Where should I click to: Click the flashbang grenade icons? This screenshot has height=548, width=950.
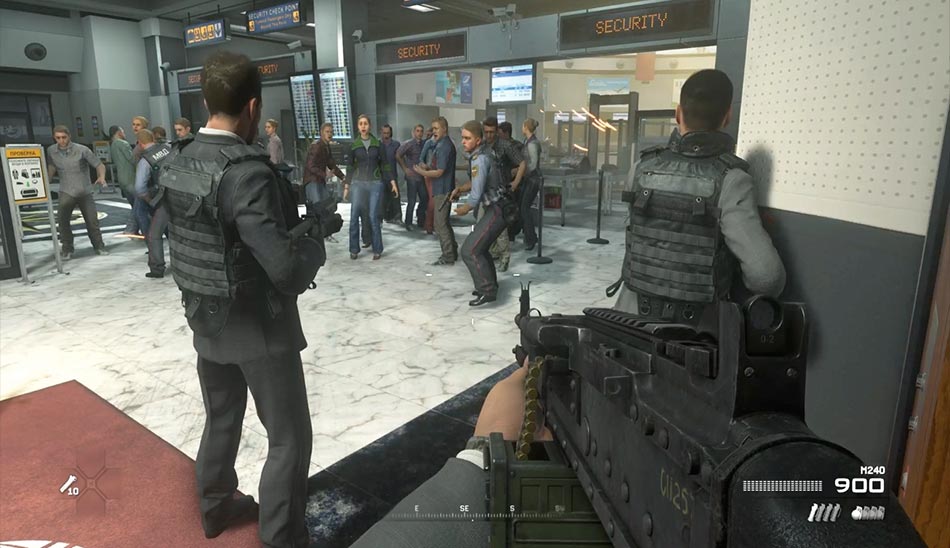coord(824,512)
